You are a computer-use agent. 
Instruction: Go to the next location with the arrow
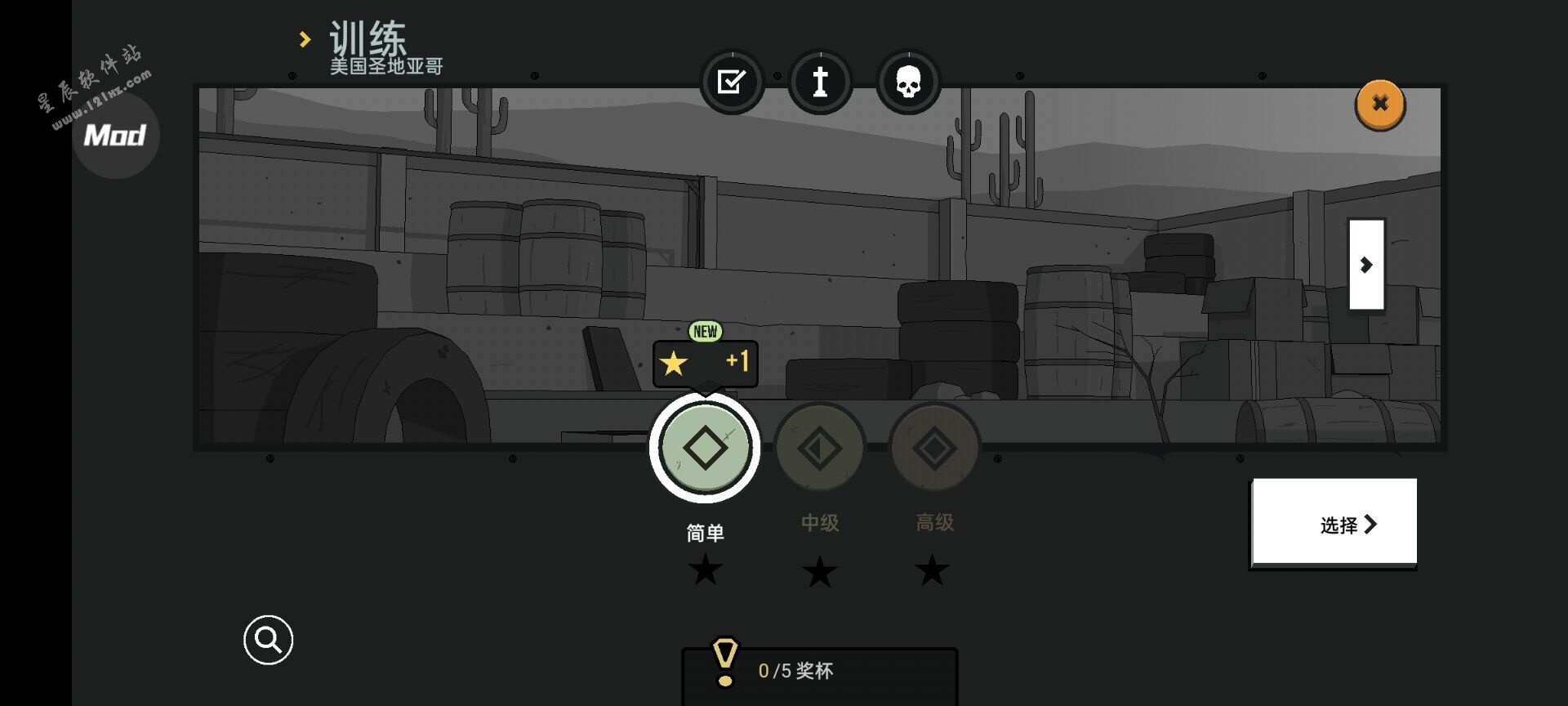tap(1366, 265)
